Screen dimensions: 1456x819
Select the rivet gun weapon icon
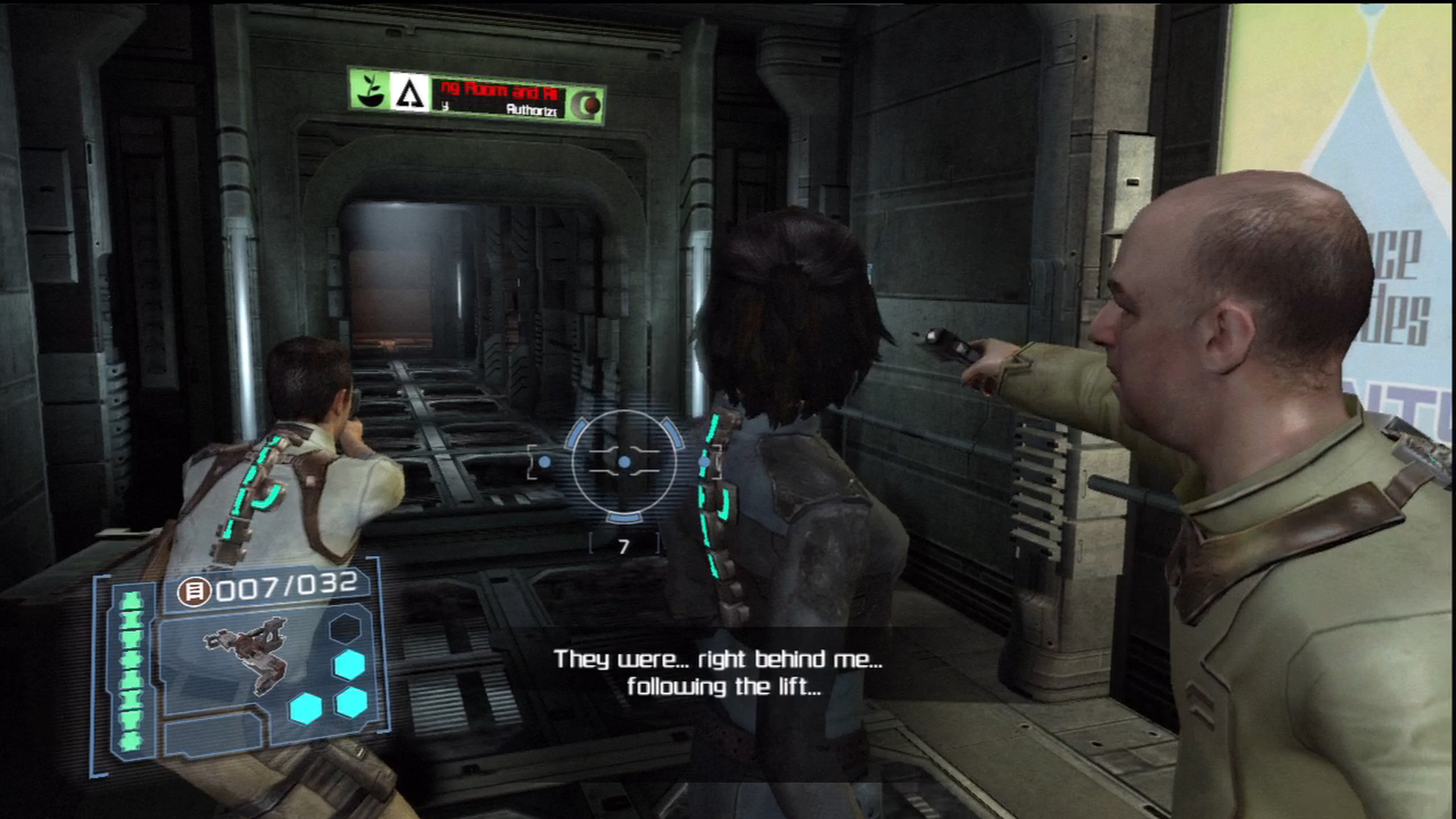click(x=248, y=655)
